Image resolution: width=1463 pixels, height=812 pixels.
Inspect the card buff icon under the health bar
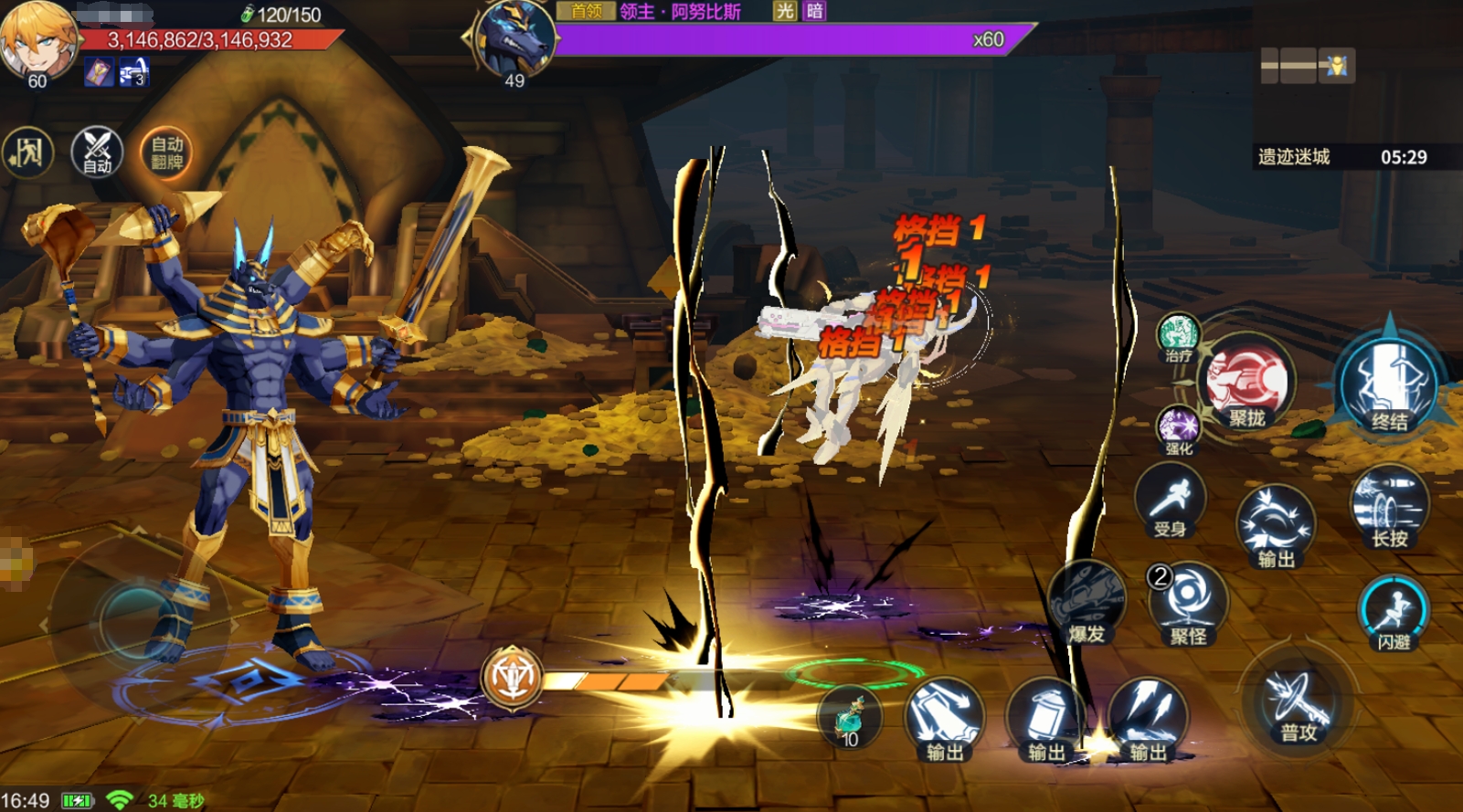pos(99,72)
